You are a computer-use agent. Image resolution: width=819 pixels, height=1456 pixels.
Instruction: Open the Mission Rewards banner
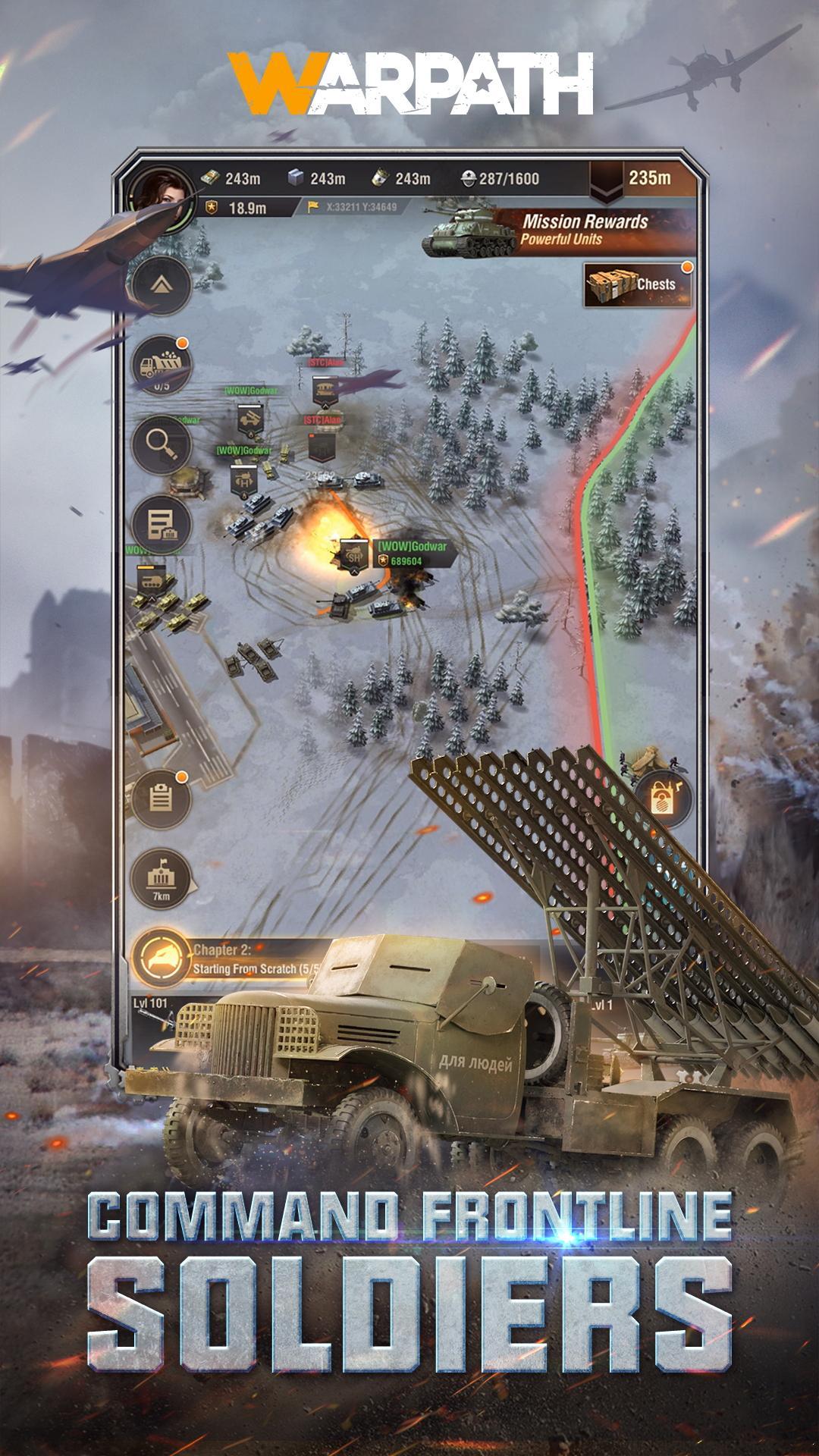tap(560, 231)
